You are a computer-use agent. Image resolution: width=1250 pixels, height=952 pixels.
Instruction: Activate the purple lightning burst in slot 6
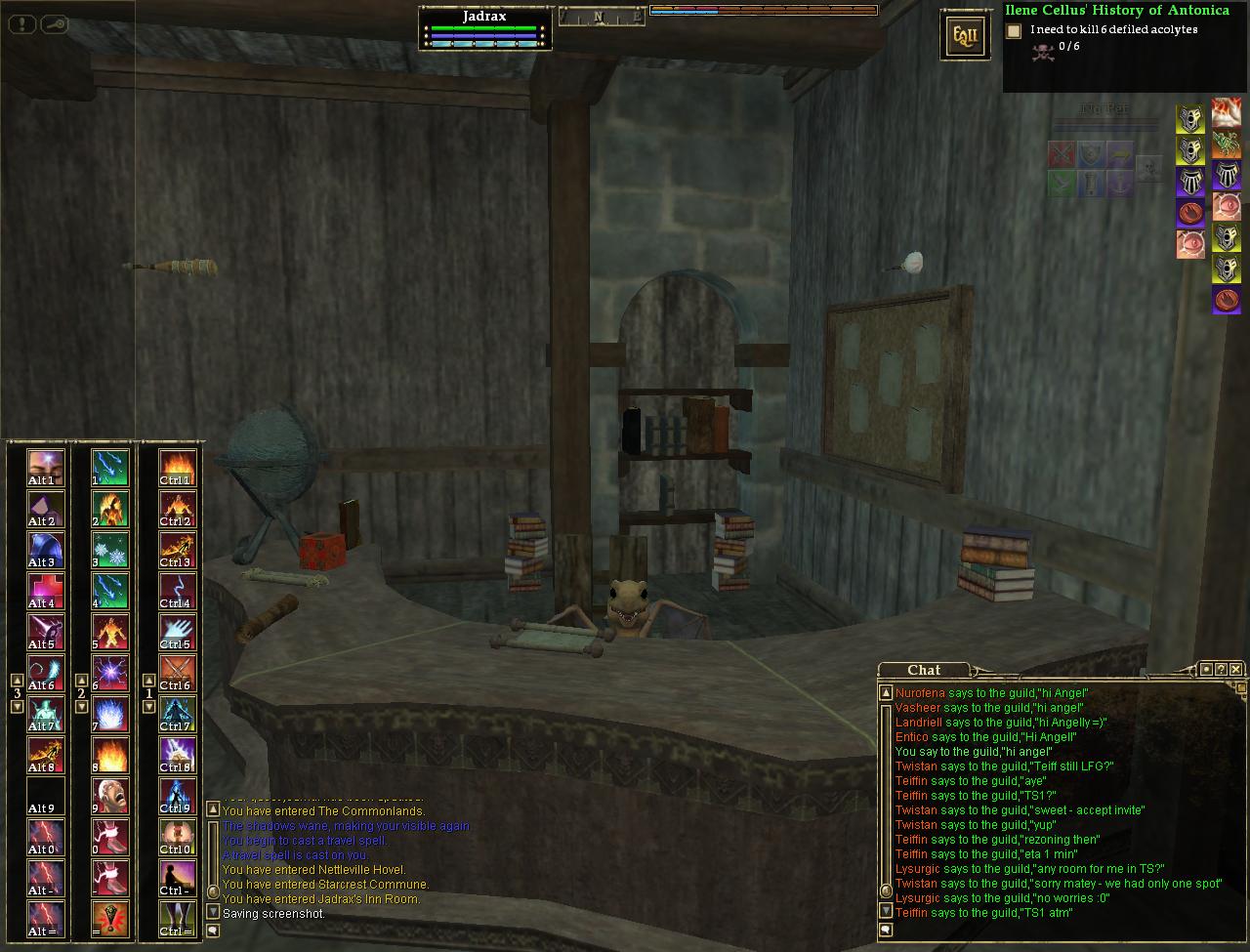point(110,673)
